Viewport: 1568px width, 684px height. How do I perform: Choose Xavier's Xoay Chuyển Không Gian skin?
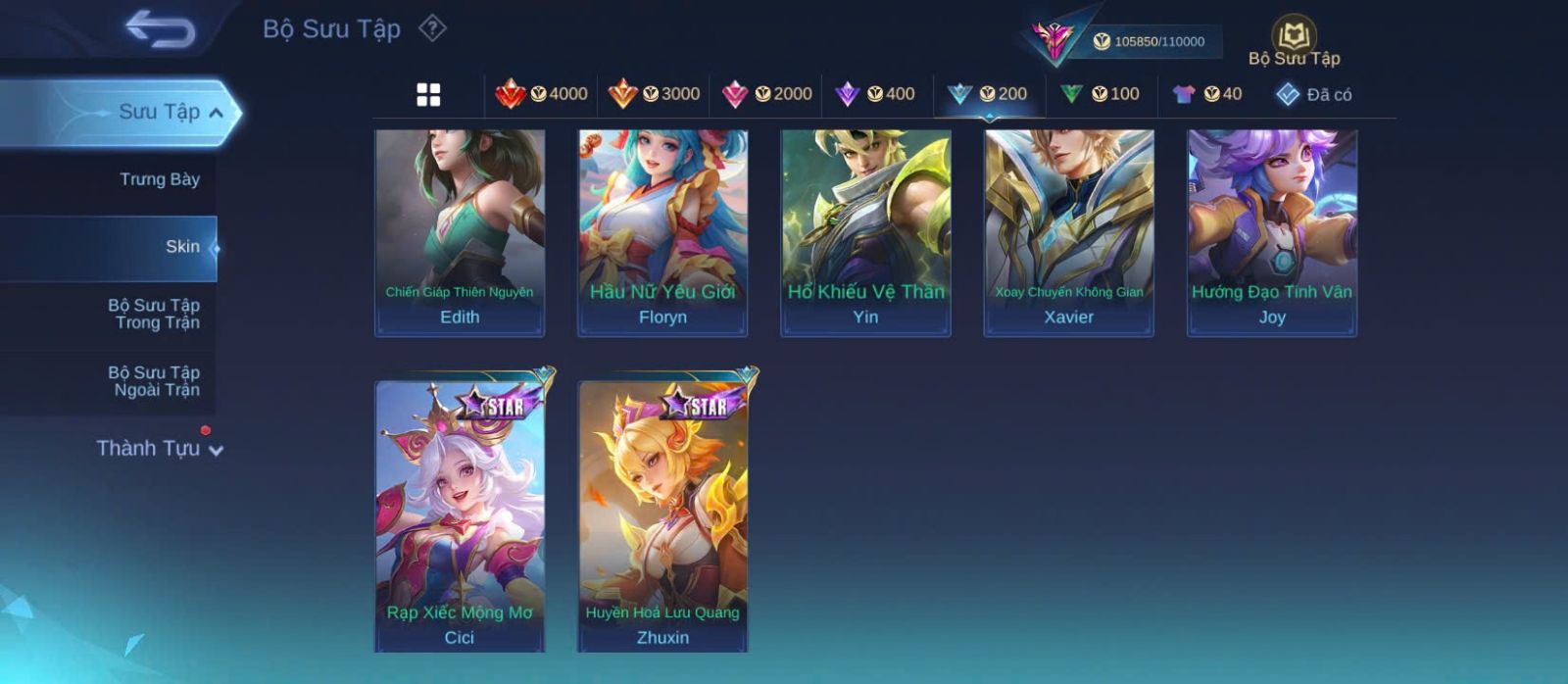click(x=1068, y=232)
